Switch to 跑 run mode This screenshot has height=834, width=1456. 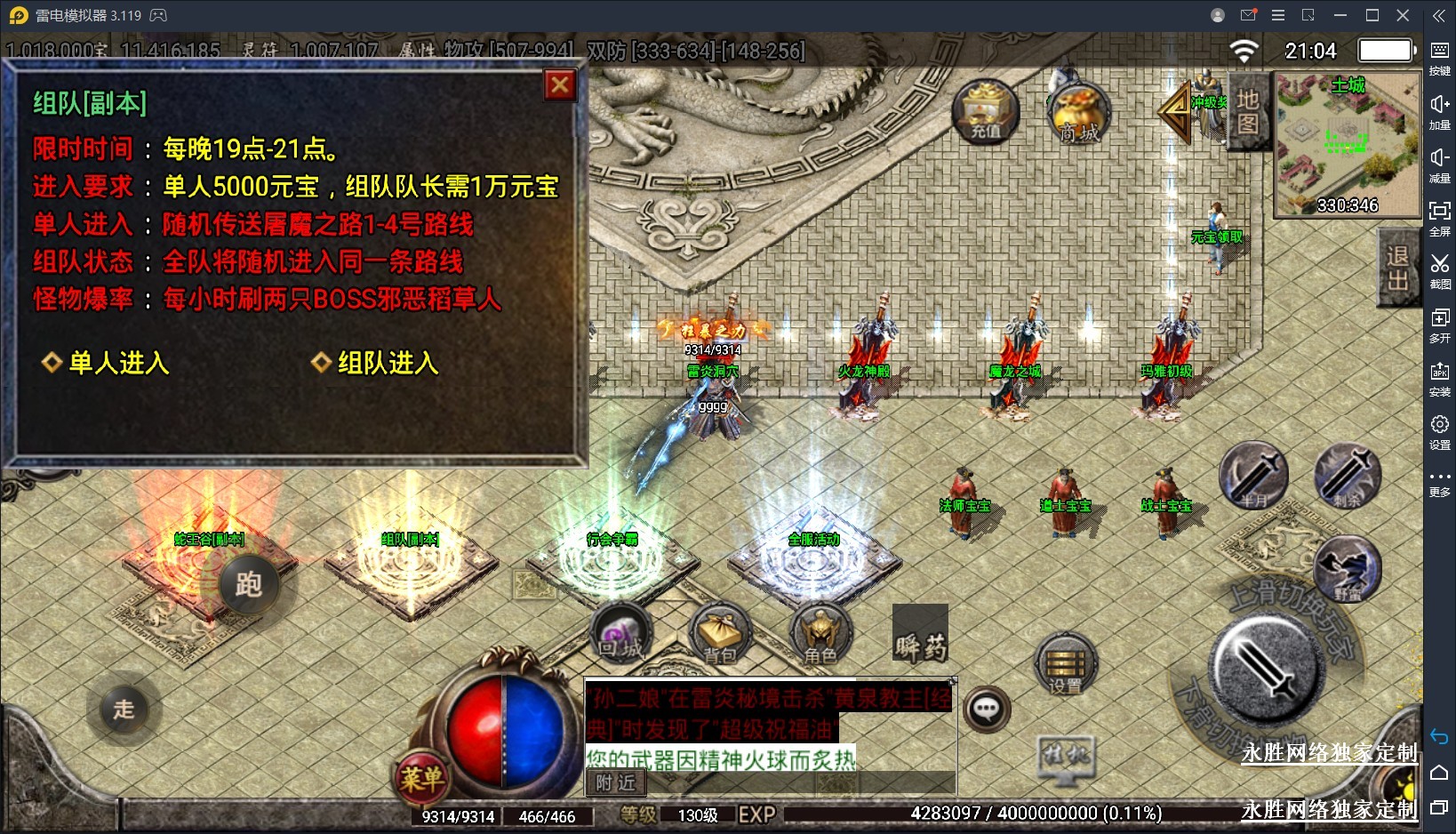[x=248, y=584]
